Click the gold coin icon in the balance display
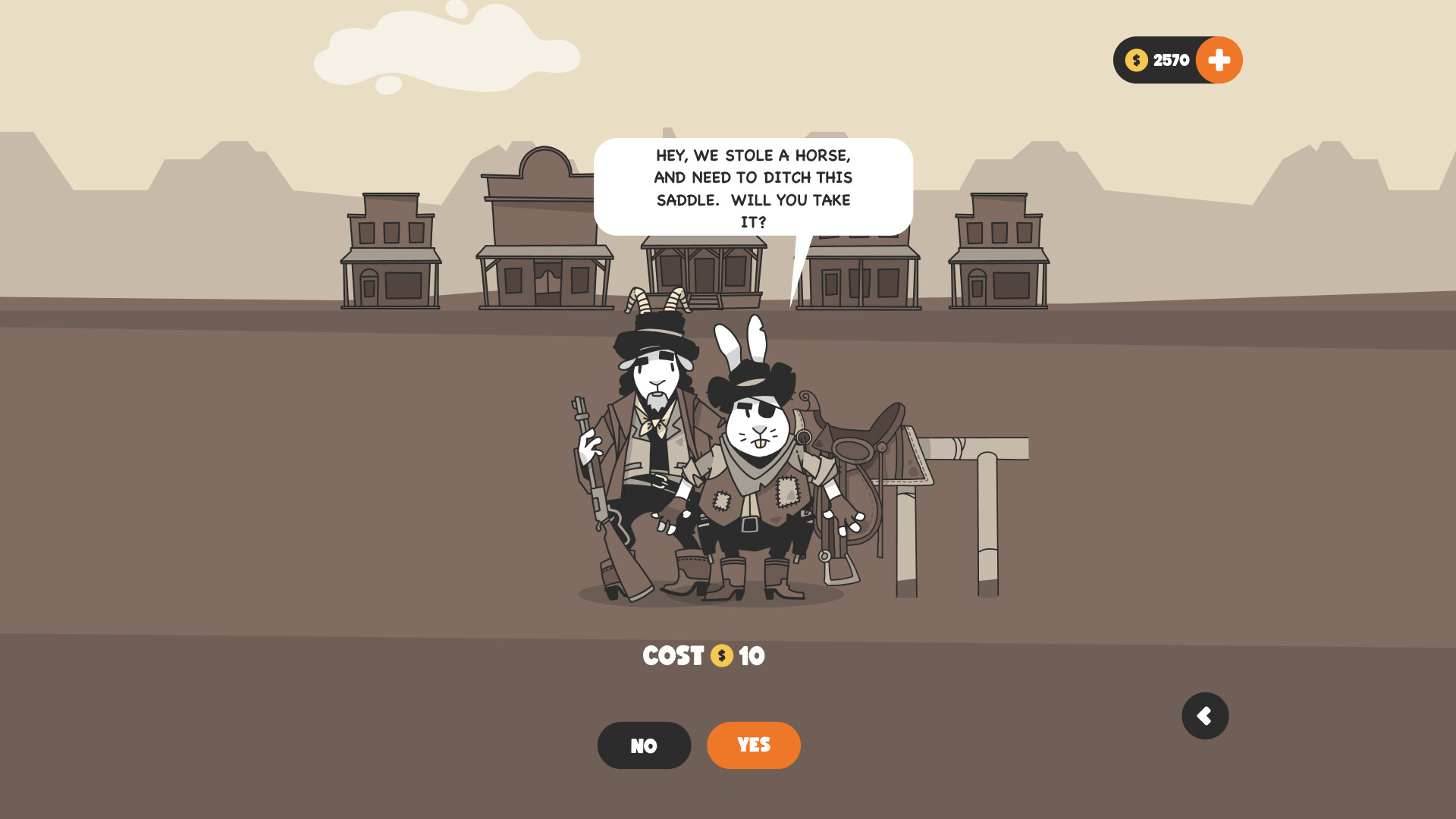The height and width of the screenshot is (819, 1456). coord(1135,59)
